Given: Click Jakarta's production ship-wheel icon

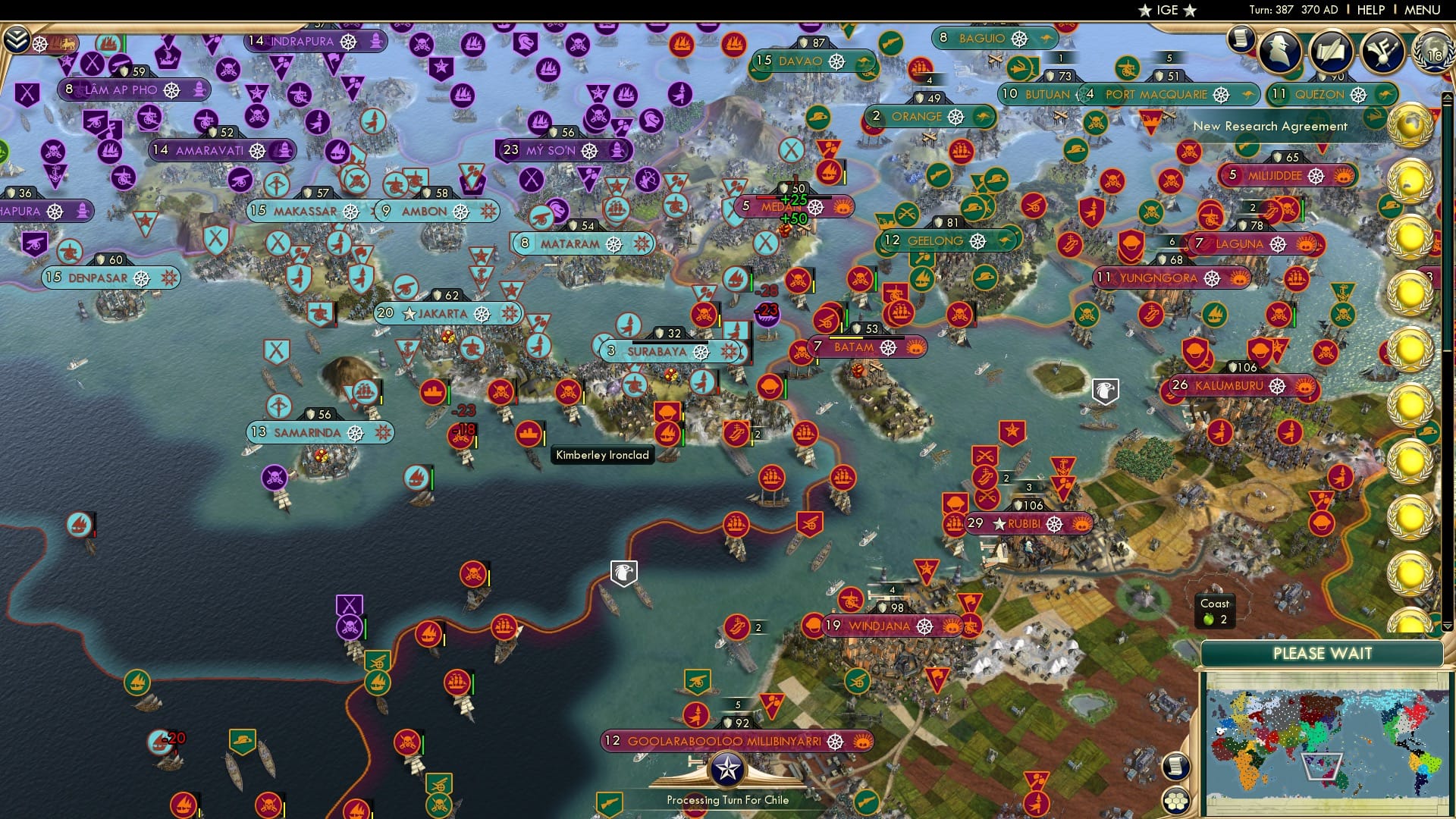Looking at the screenshot, I should pyautogui.click(x=482, y=312).
